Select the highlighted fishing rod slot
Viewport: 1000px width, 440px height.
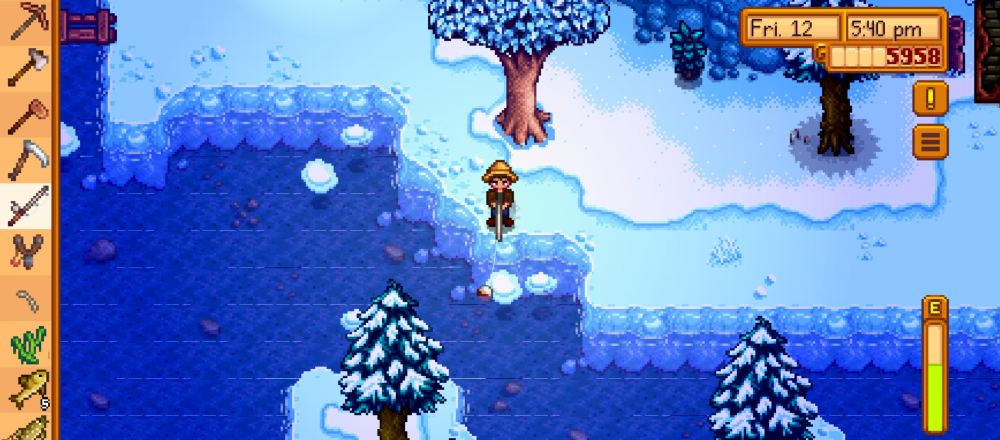[x=28, y=206]
